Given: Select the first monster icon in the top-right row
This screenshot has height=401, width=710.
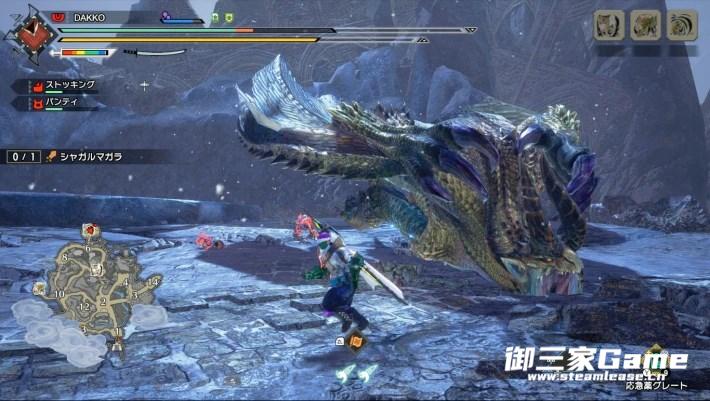Looking at the screenshot, I should (609, 25).
